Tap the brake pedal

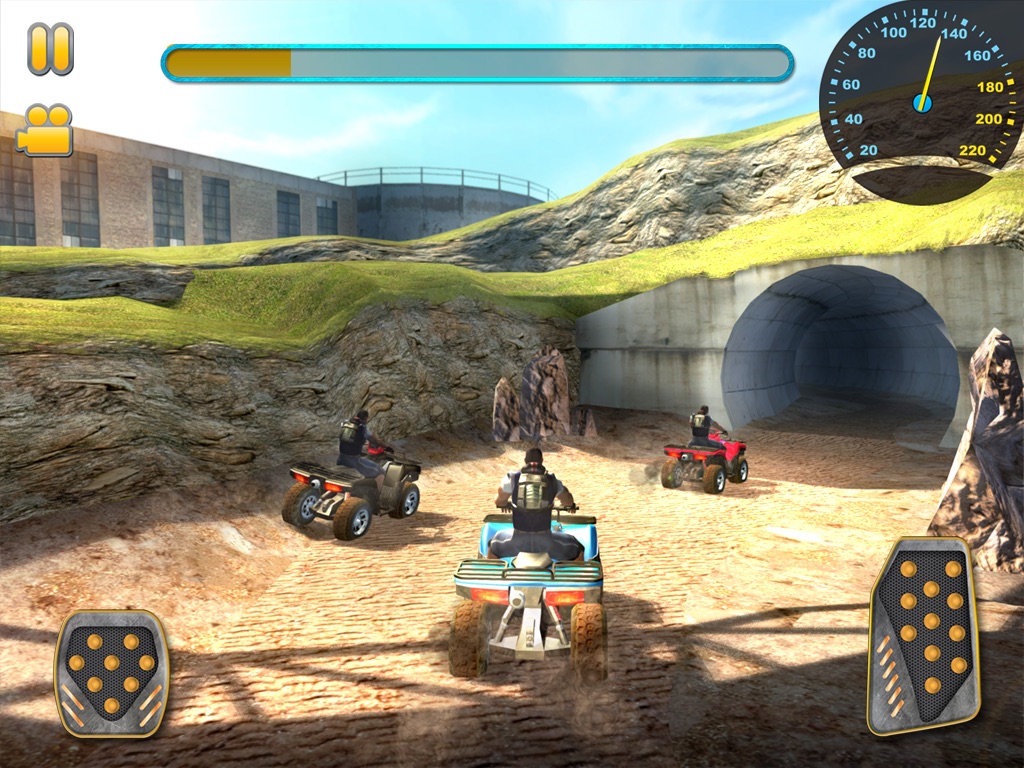click(x=111, y=672)
